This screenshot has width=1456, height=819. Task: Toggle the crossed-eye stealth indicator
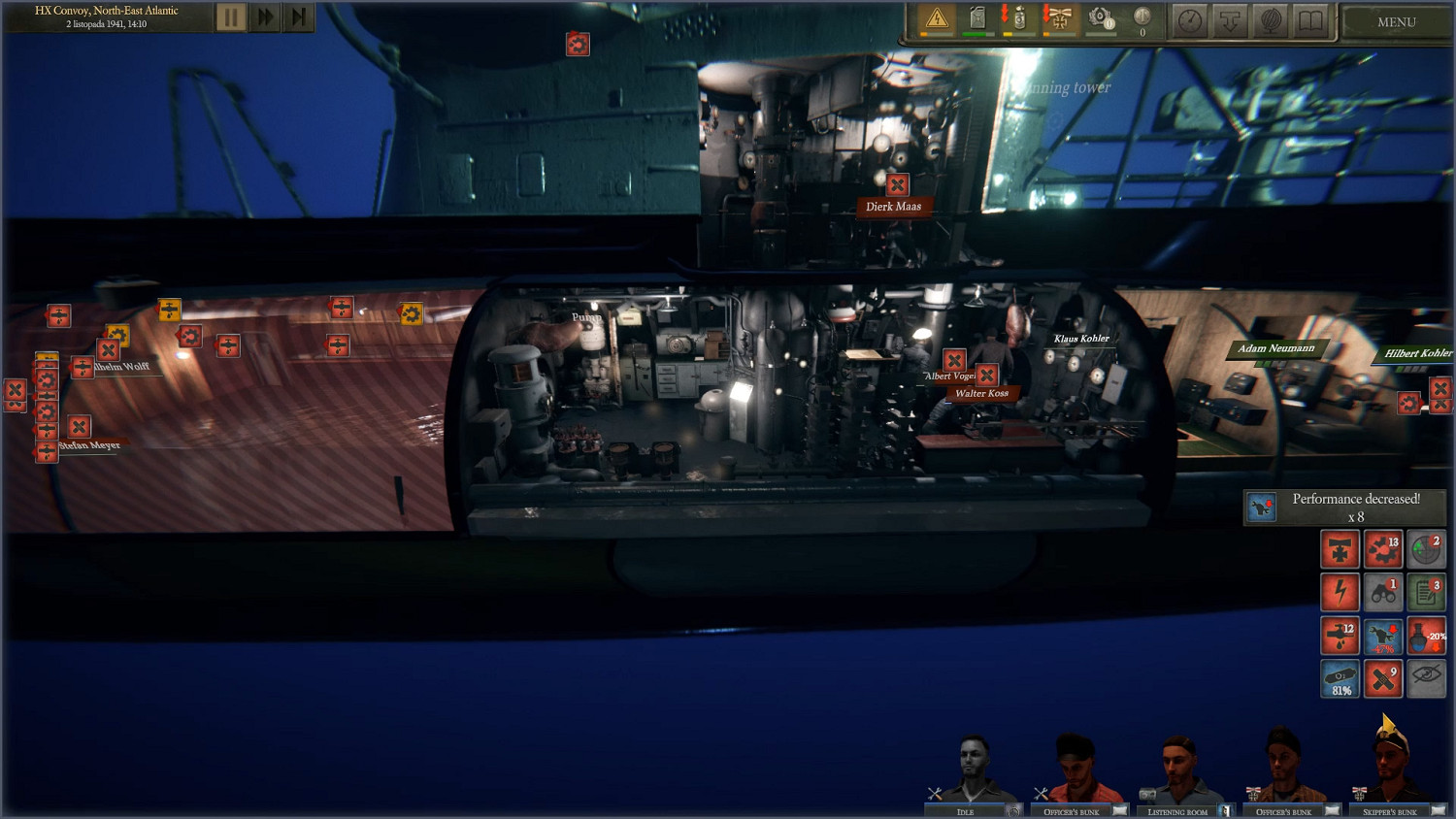click(x=1425, y=678)
